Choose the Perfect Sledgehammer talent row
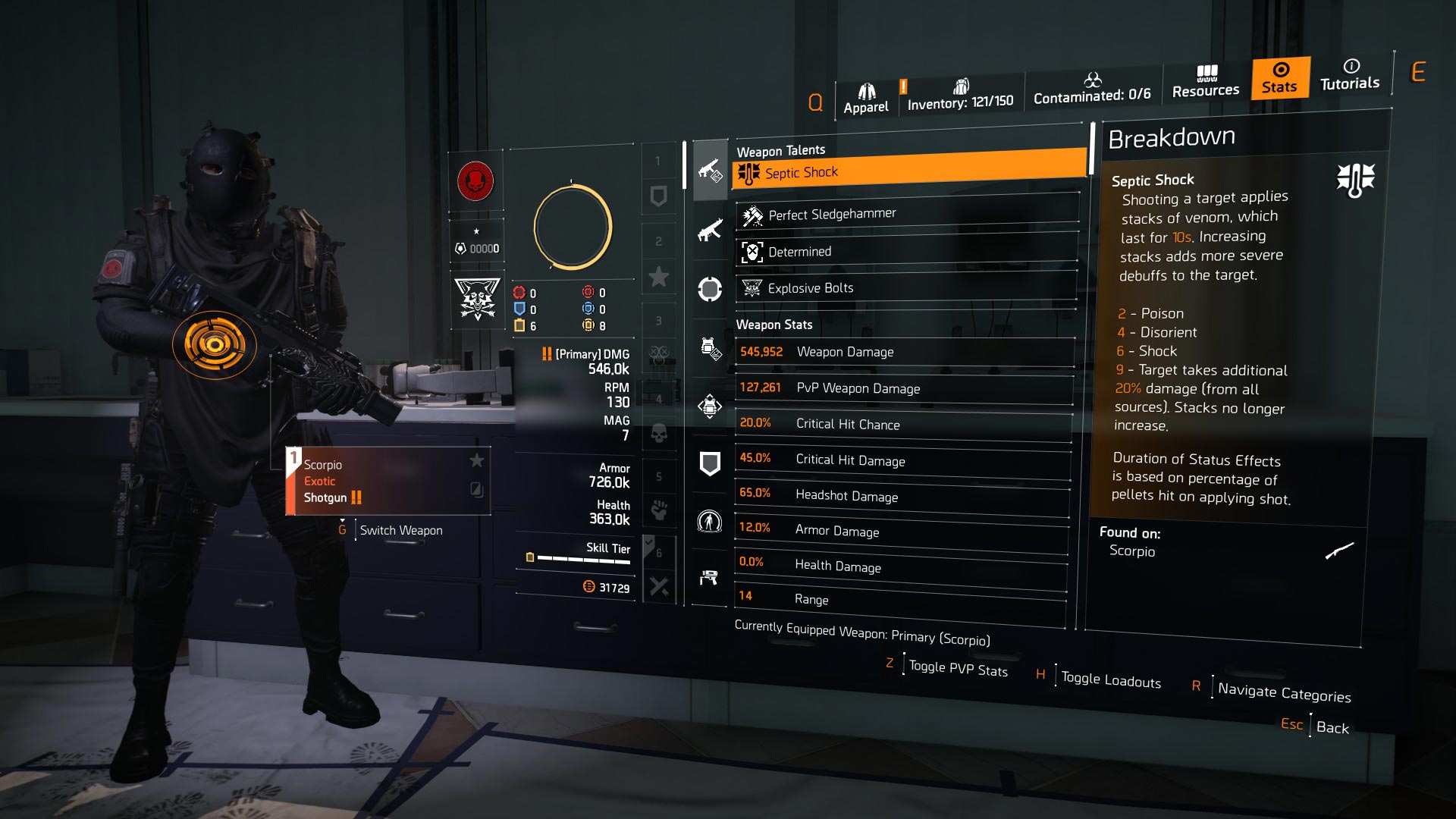This screenshot has height=819, width=1456. (x=907, y=215)
